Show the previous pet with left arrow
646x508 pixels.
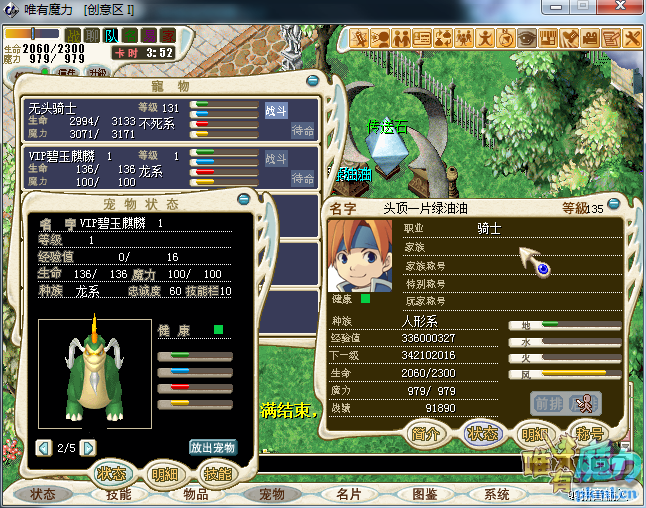coord(43,447)
